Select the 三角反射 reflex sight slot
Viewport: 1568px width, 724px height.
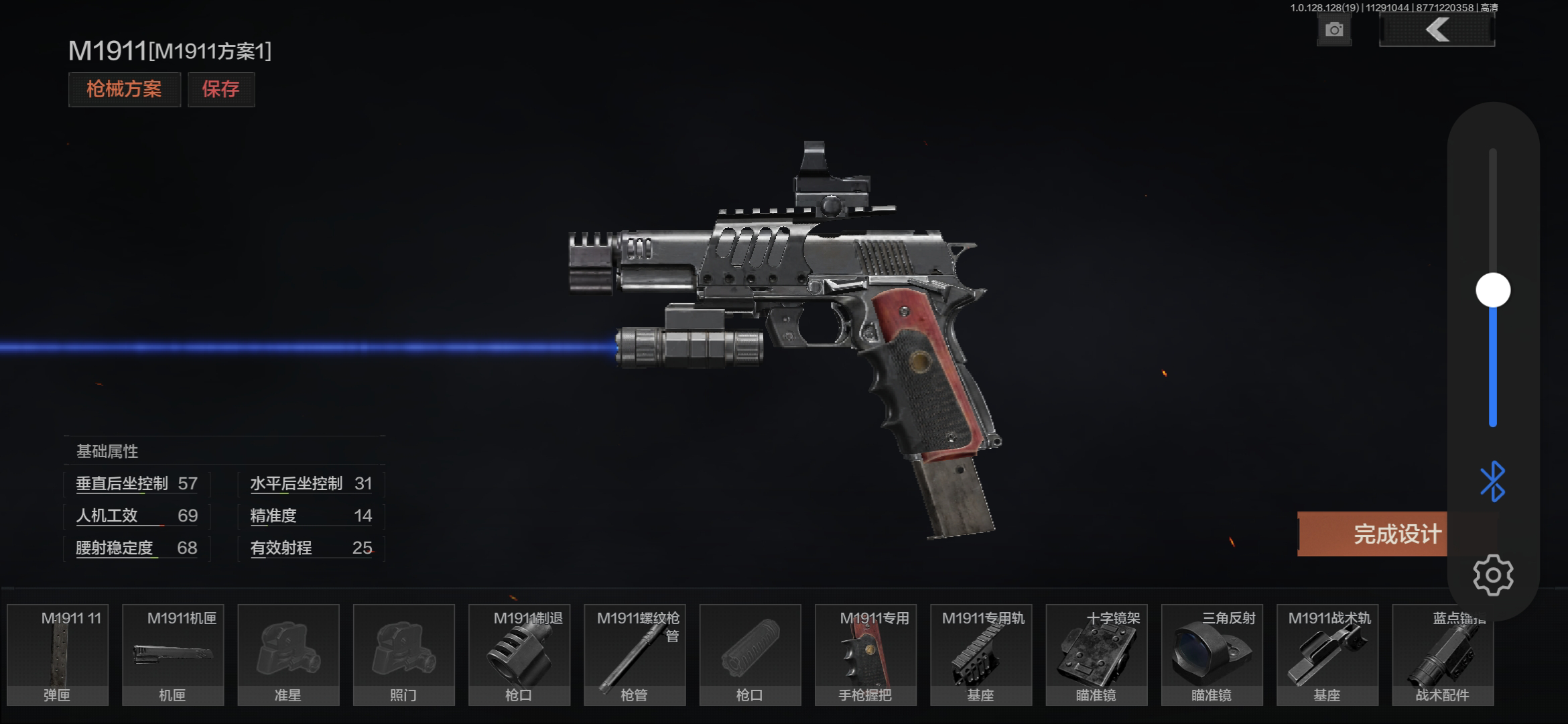pyautogui.click(x=1212, y=655)
